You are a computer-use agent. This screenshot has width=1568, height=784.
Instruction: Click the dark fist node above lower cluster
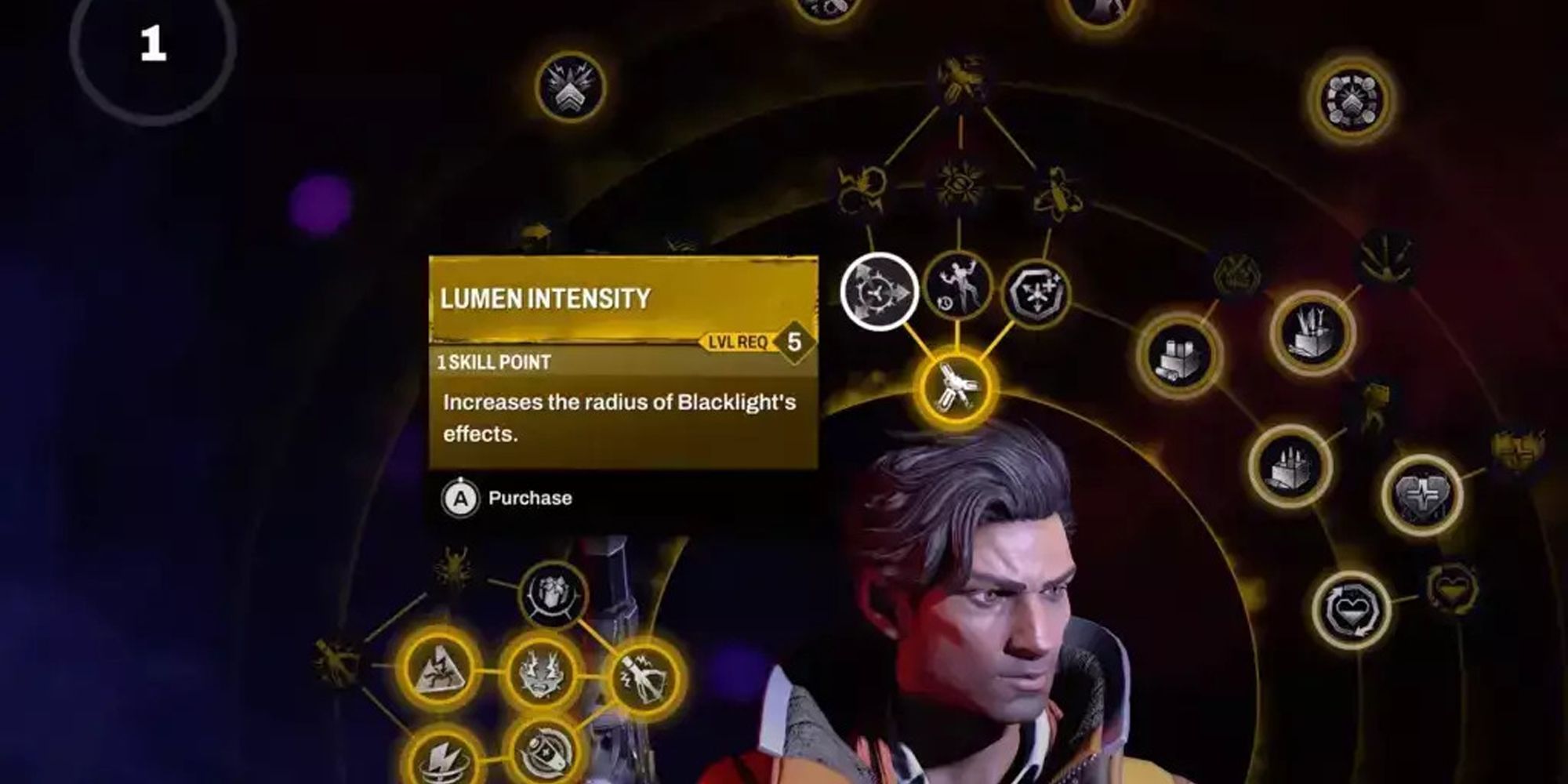(552, 594)
